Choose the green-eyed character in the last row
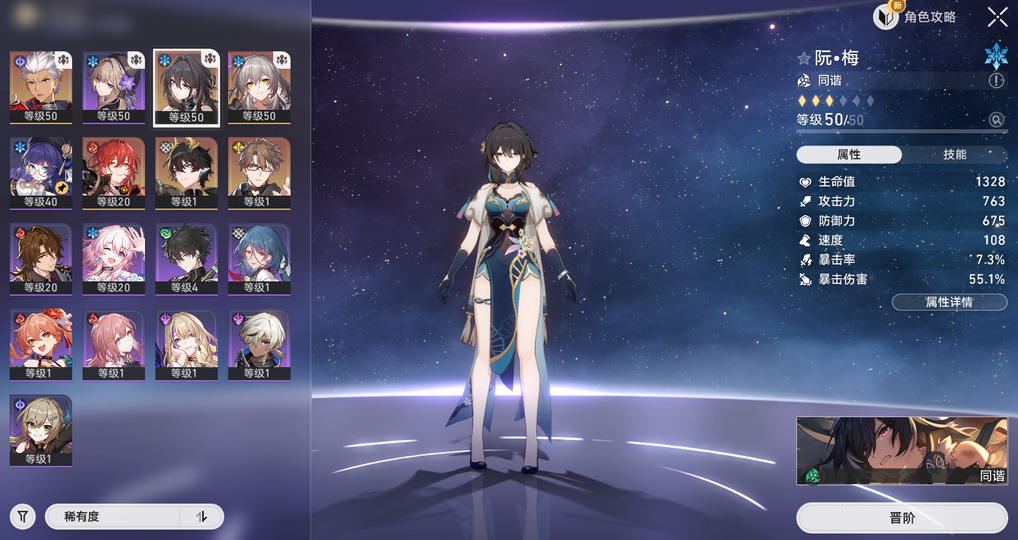Viewport: 1018px width, 540px height. point(40,430)
